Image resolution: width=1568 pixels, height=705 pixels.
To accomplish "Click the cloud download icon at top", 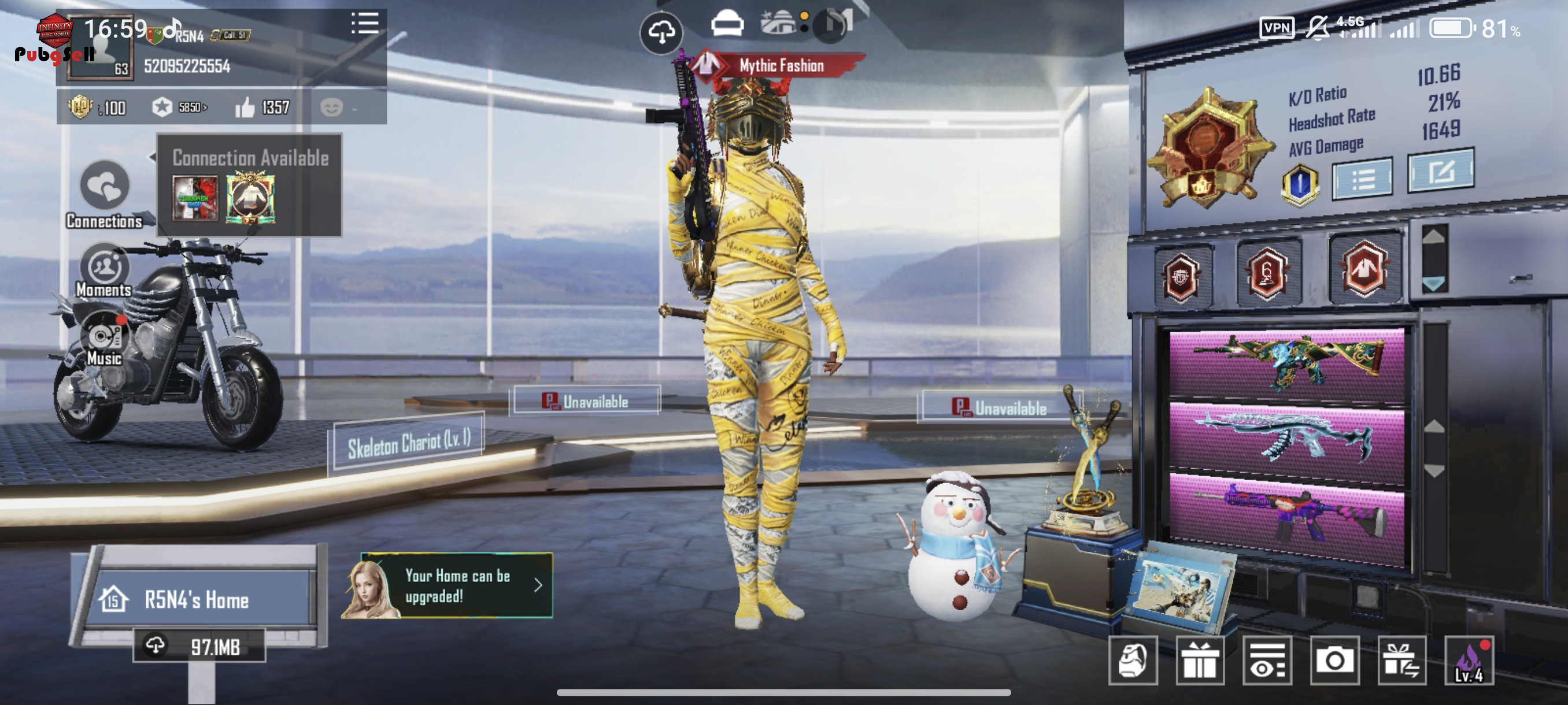I will coord(661,32).
